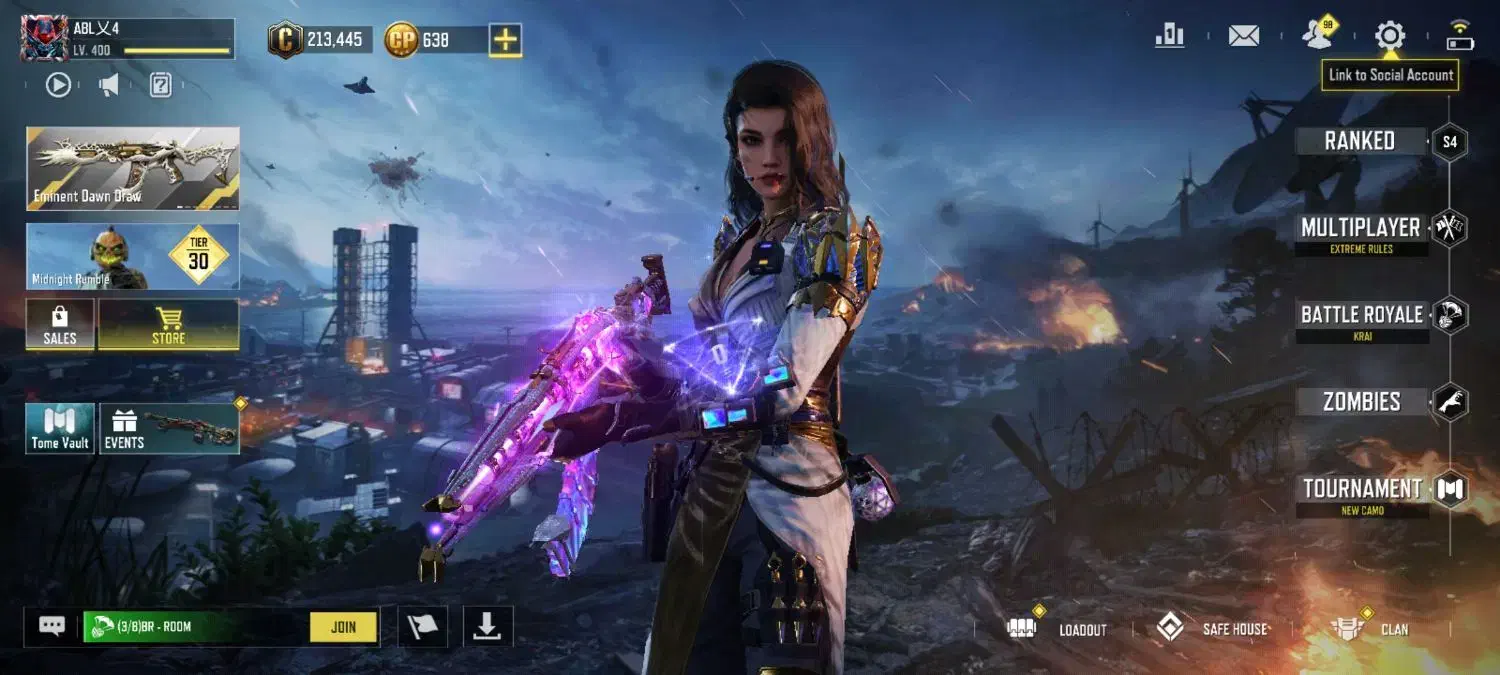Open the mail inbox envelope icon
The image size is (1500, 675).
tap(1243, 36)
